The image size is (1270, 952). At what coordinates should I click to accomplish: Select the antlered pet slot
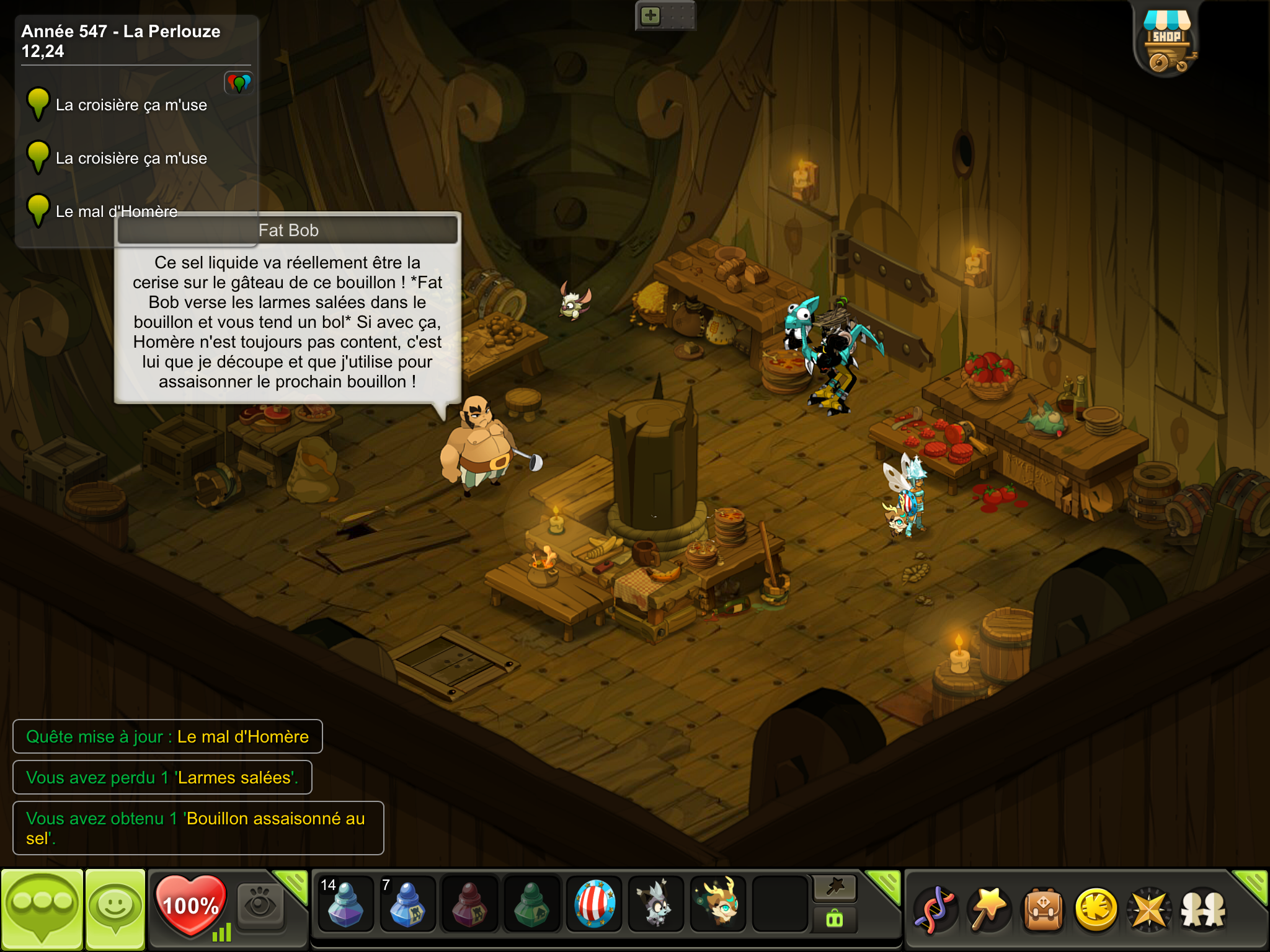pyautogui.click(x=718, y=905)
